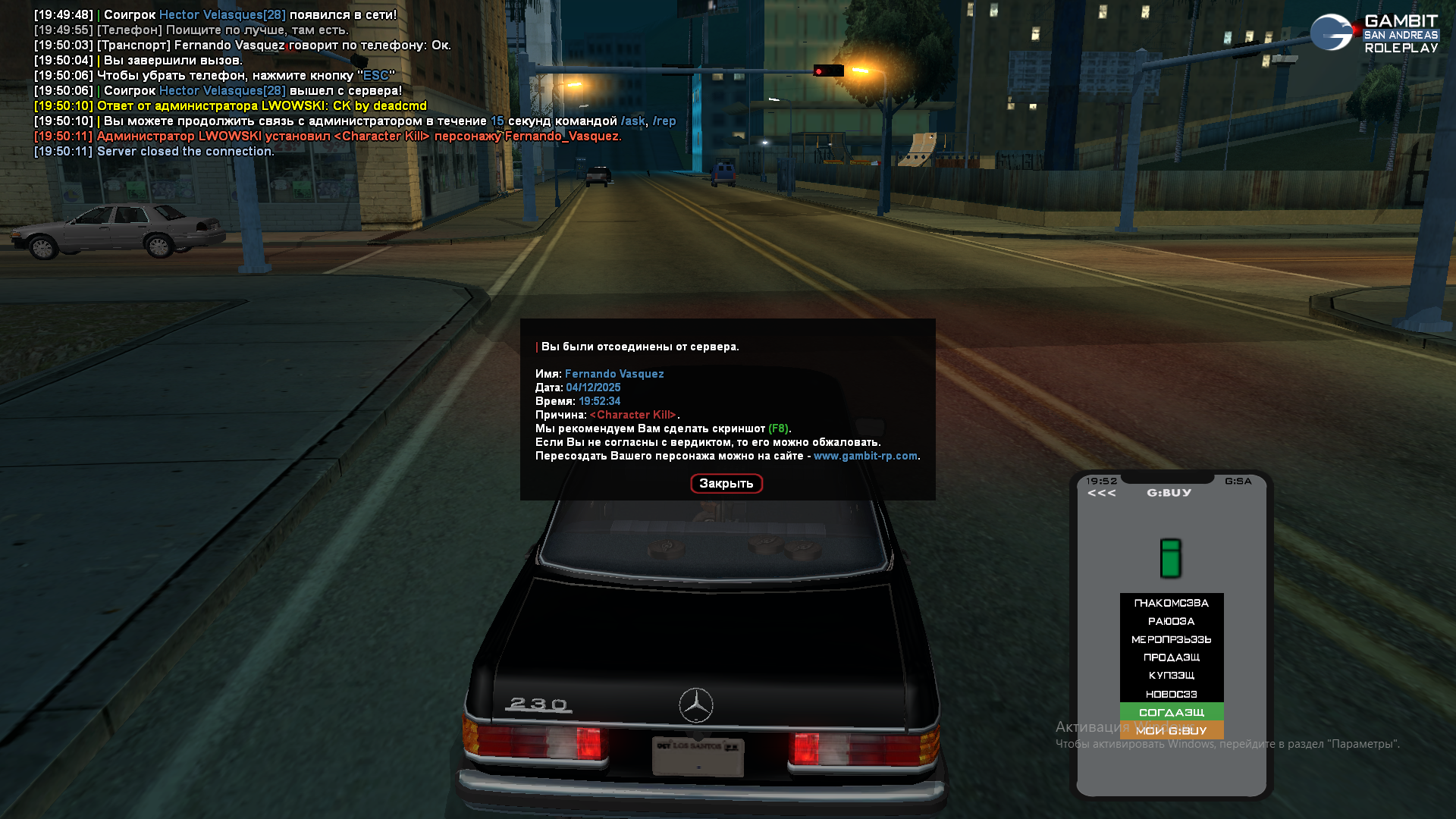Open the orange МОИ G:BUY button
1456x819 pixels.
coord(1171,731)
